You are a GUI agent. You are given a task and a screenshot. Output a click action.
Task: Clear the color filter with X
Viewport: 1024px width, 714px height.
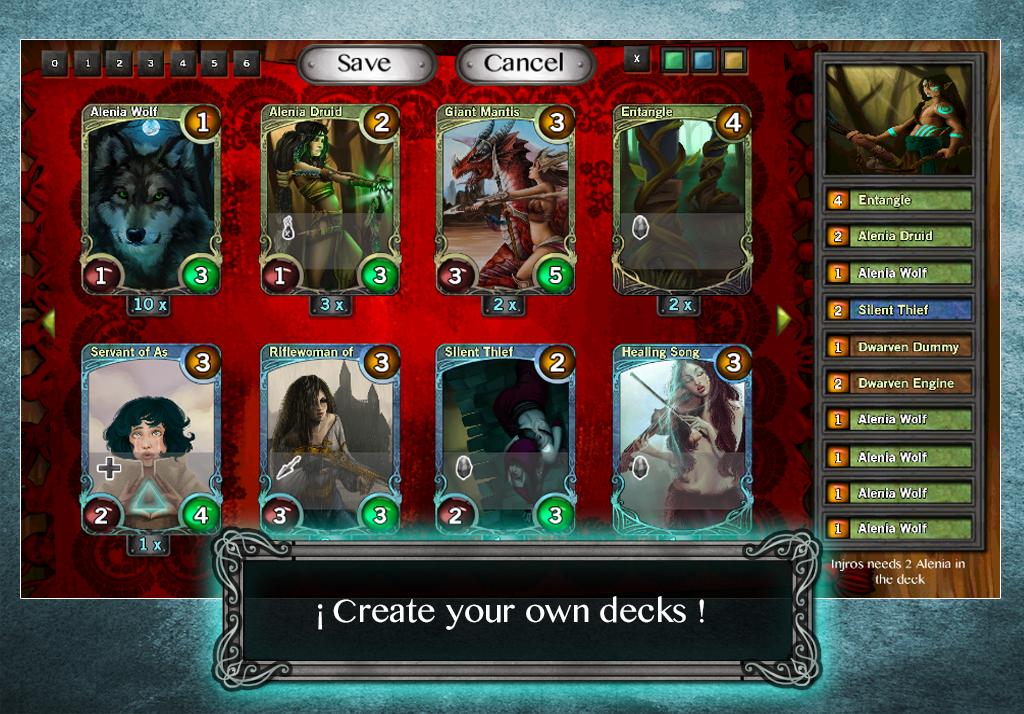click(637, 59)
